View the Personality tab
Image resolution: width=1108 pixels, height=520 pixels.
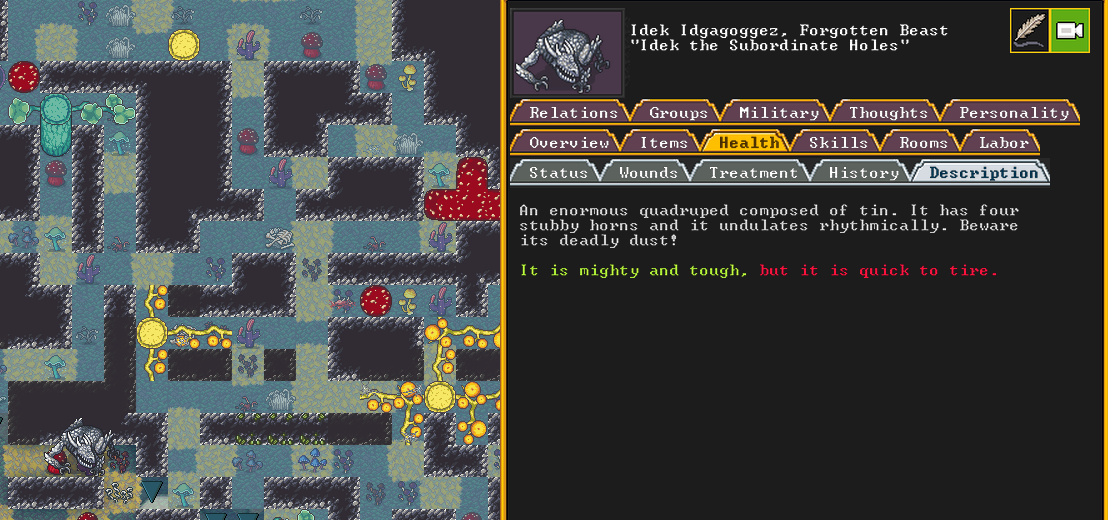click(x=1013, y=113)
